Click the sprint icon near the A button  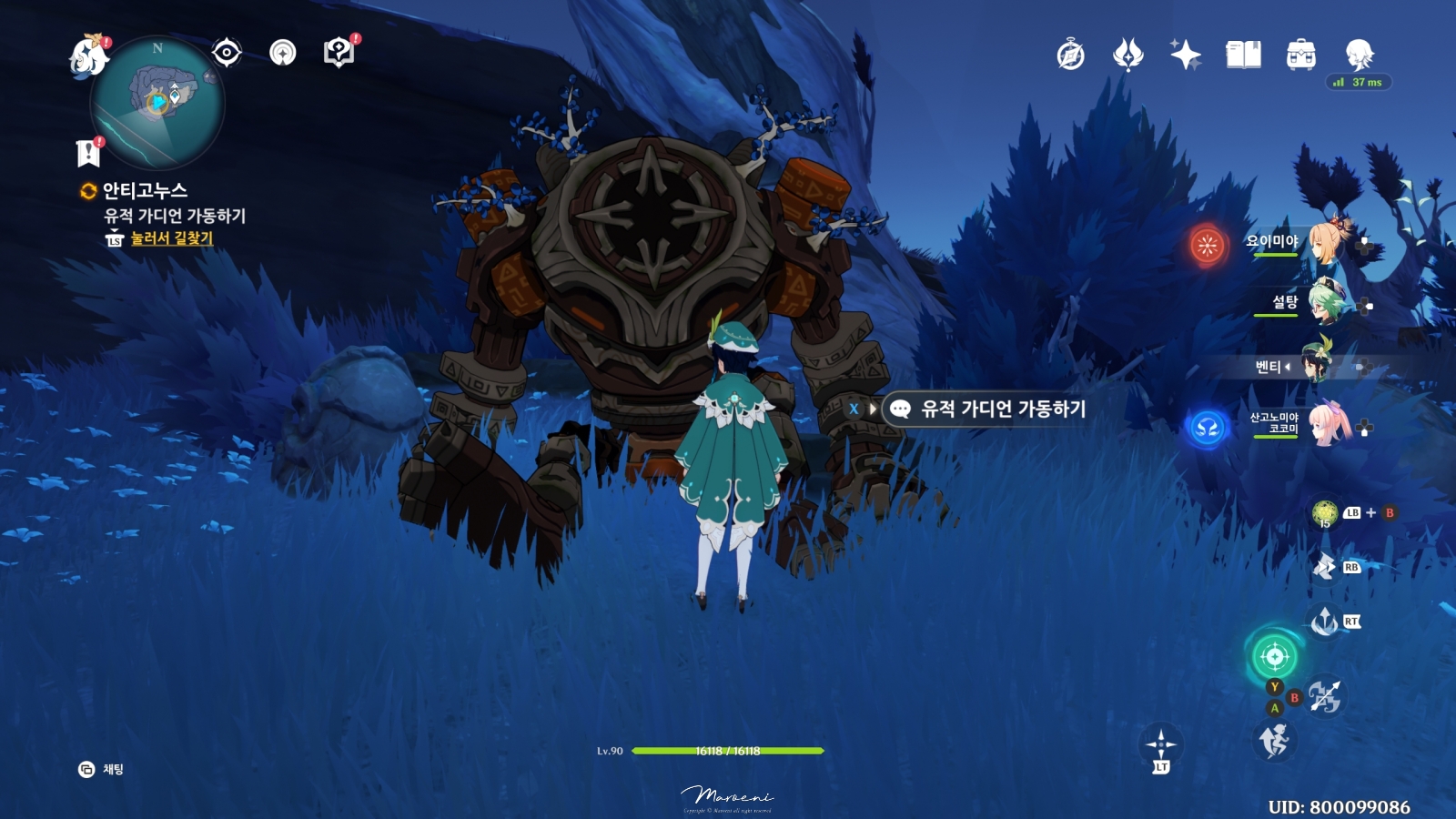pos(1274,742)
